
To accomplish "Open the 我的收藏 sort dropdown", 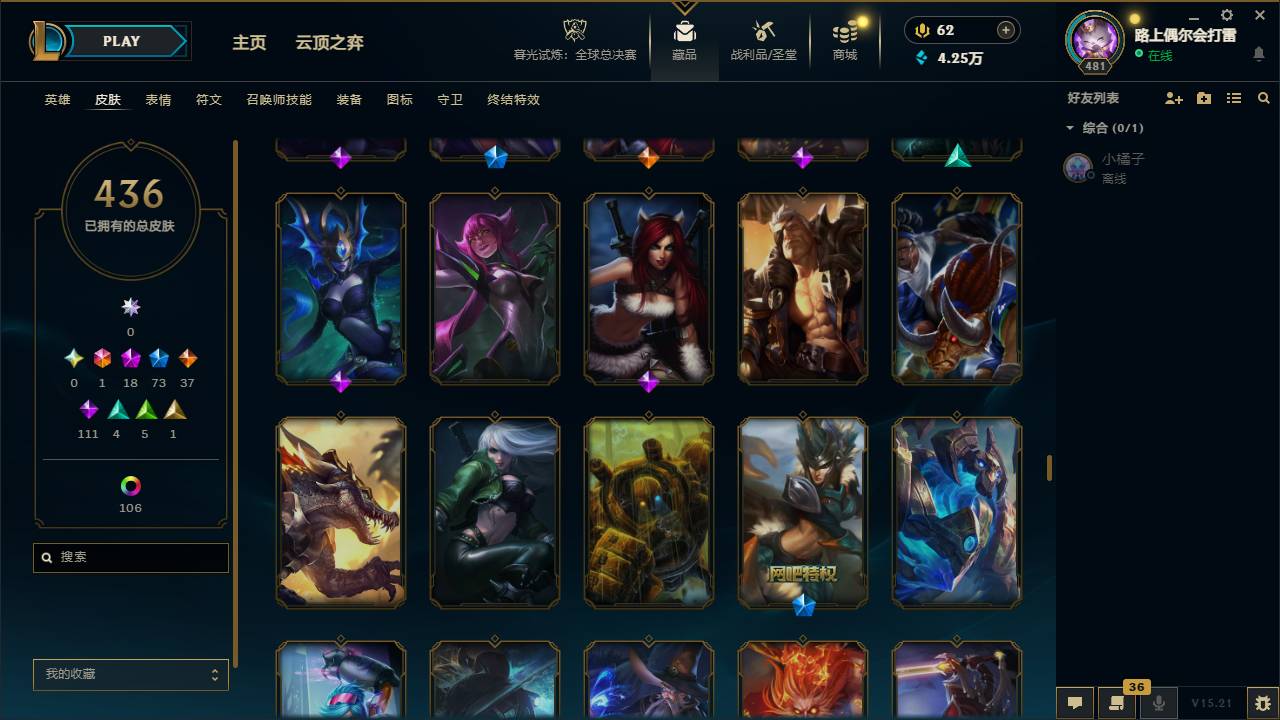I will tap(130, 675).
